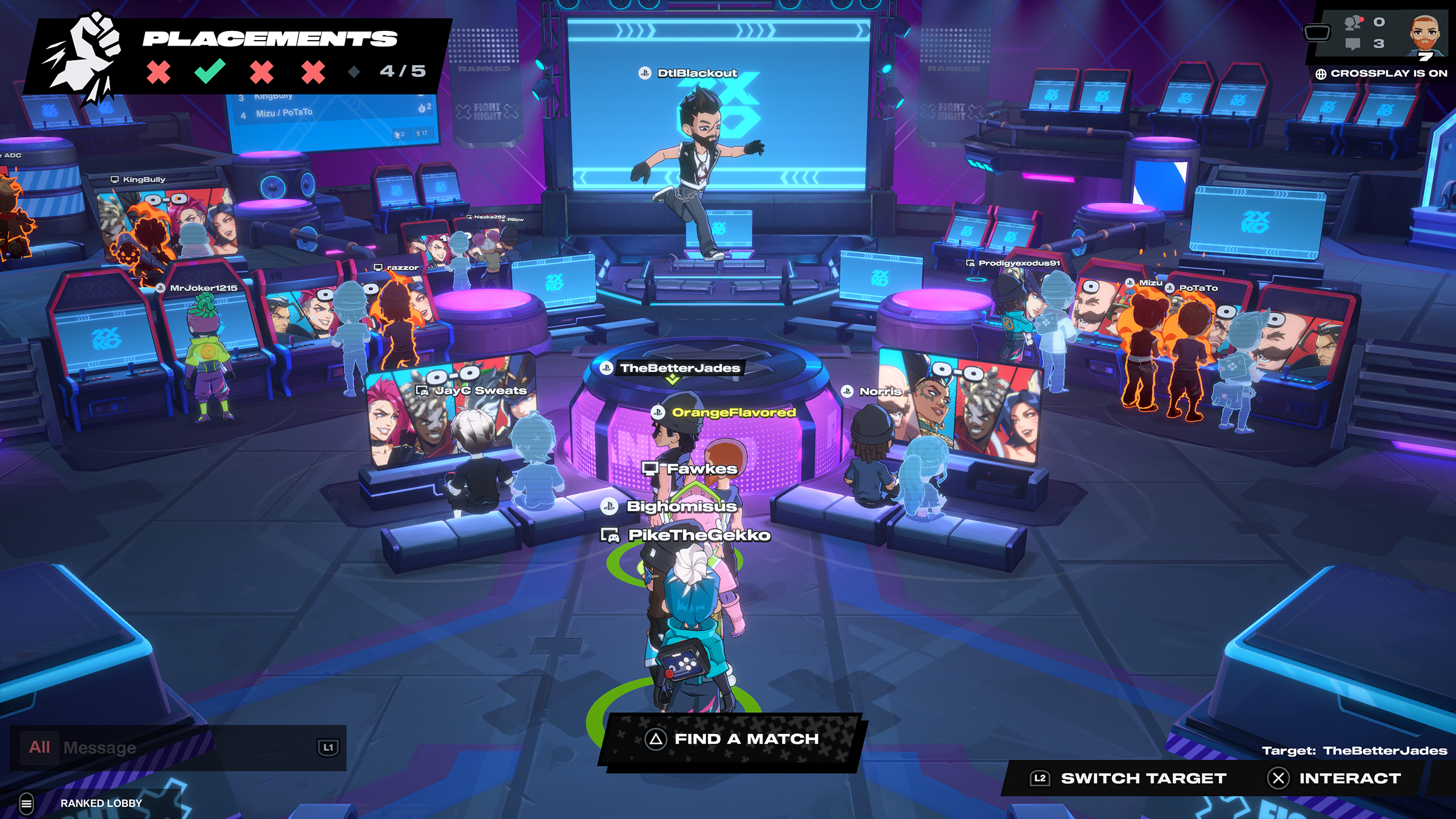Target the player named Norris
Image resolution: width=1456 pixels, height=819 pixels.
pyautogui.click(x=880, y=392)
